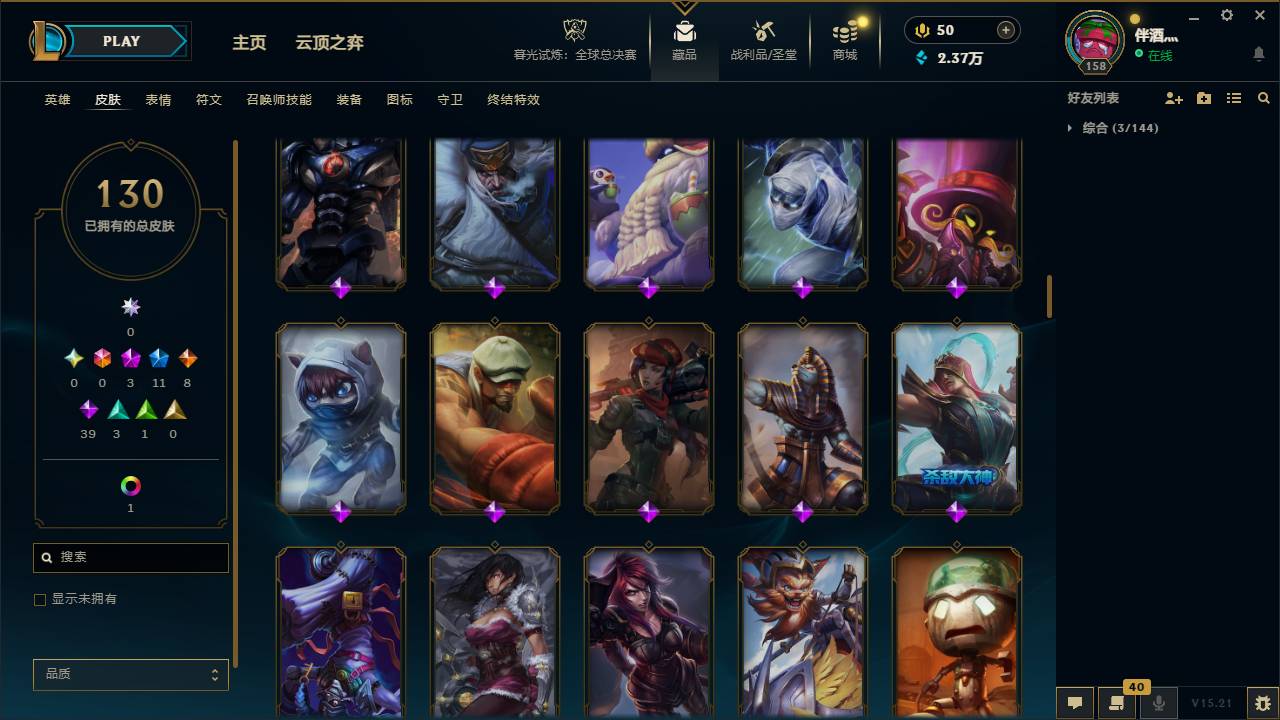Open chat messages from the bottom bar
This screenshot has width=1280, height=720.
coord(1074,703)
